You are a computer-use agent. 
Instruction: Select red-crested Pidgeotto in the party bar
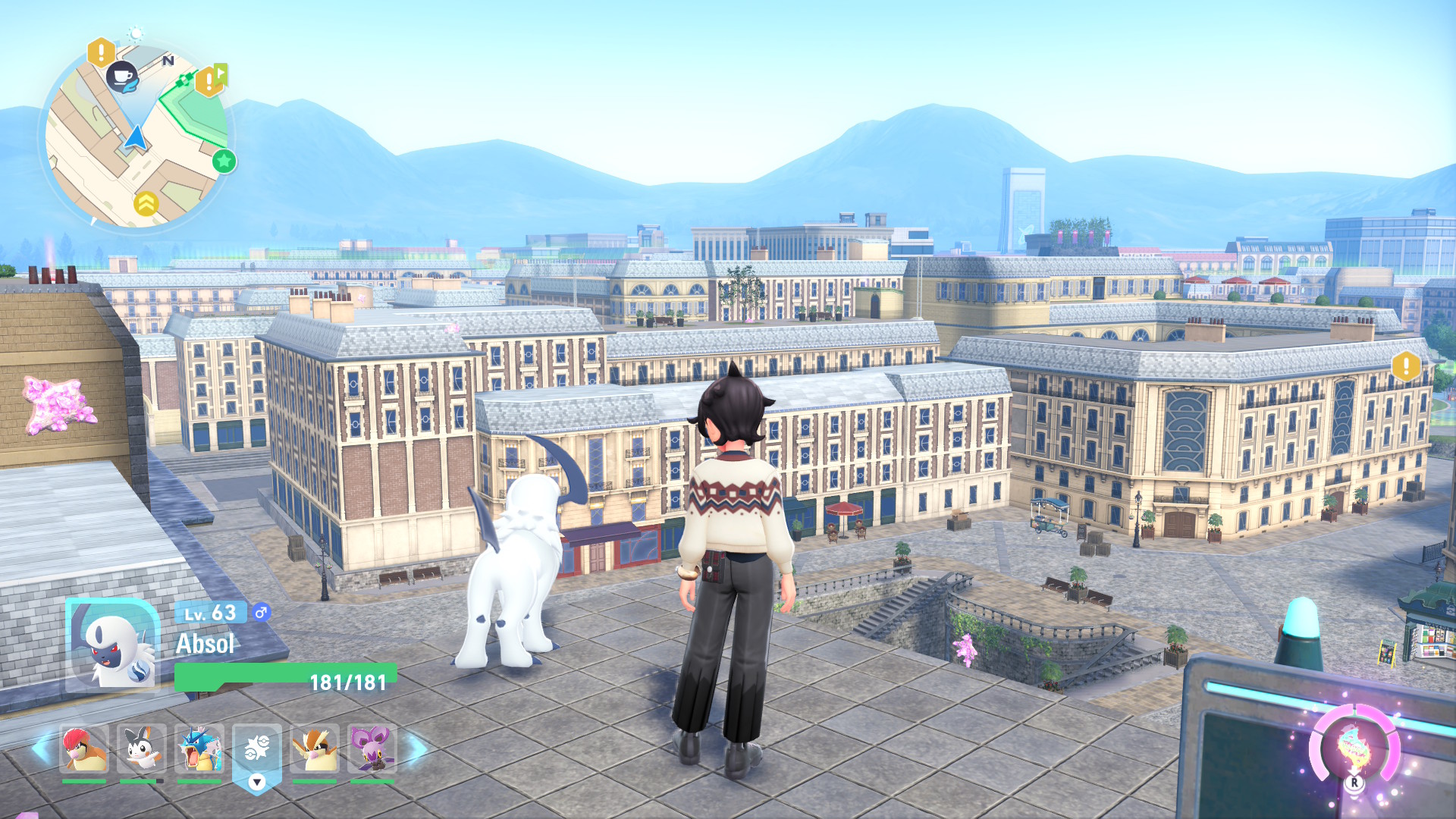[x=84, y=749]
